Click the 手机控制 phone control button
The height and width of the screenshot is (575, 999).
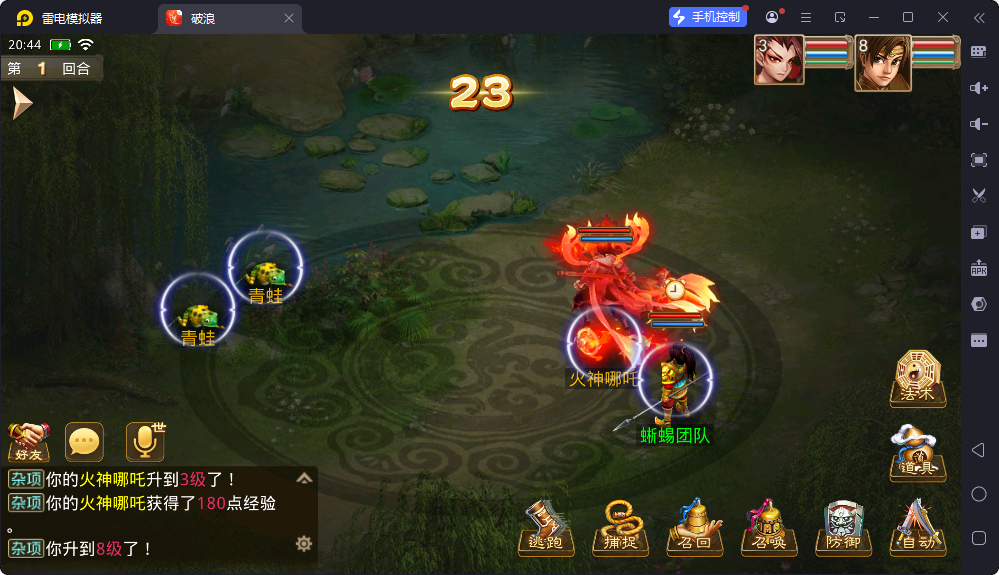[708, 17]
